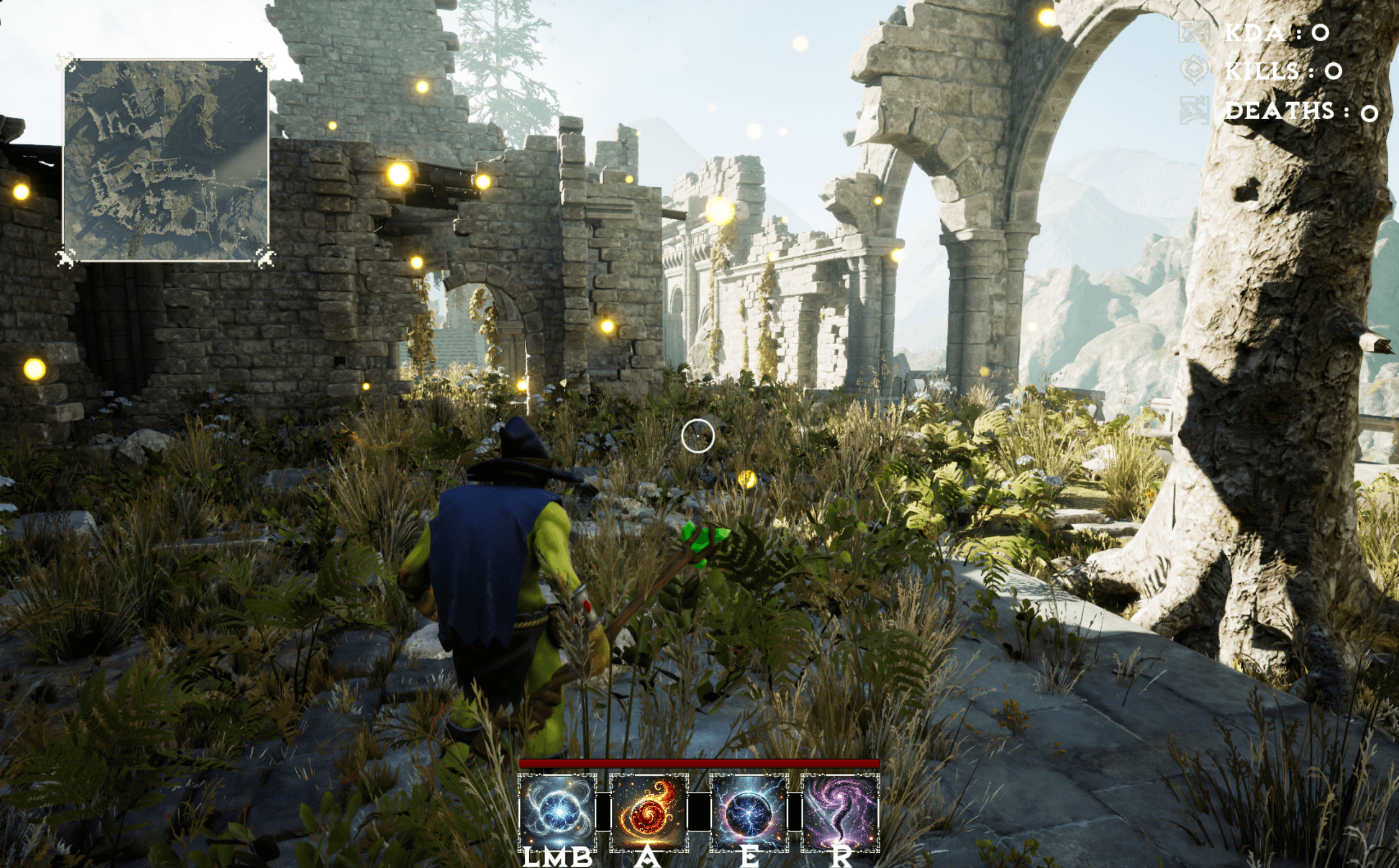The image size is (1399, 868).
Task: Cast the orange fire spiral spell
Action: (x=649, y=812)
